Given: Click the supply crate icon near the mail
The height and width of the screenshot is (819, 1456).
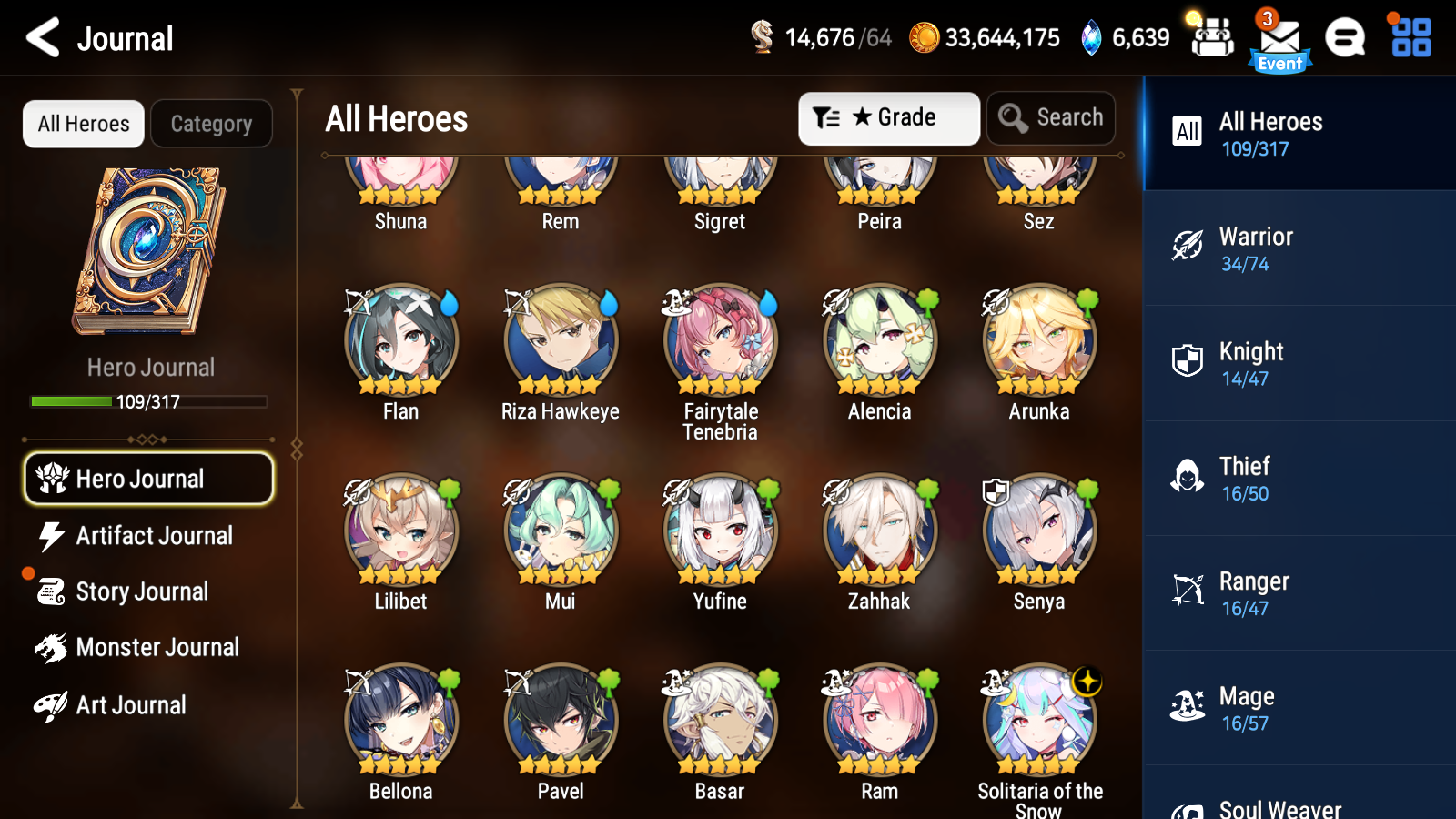Looking at the screenshot, I should 1212,38.
